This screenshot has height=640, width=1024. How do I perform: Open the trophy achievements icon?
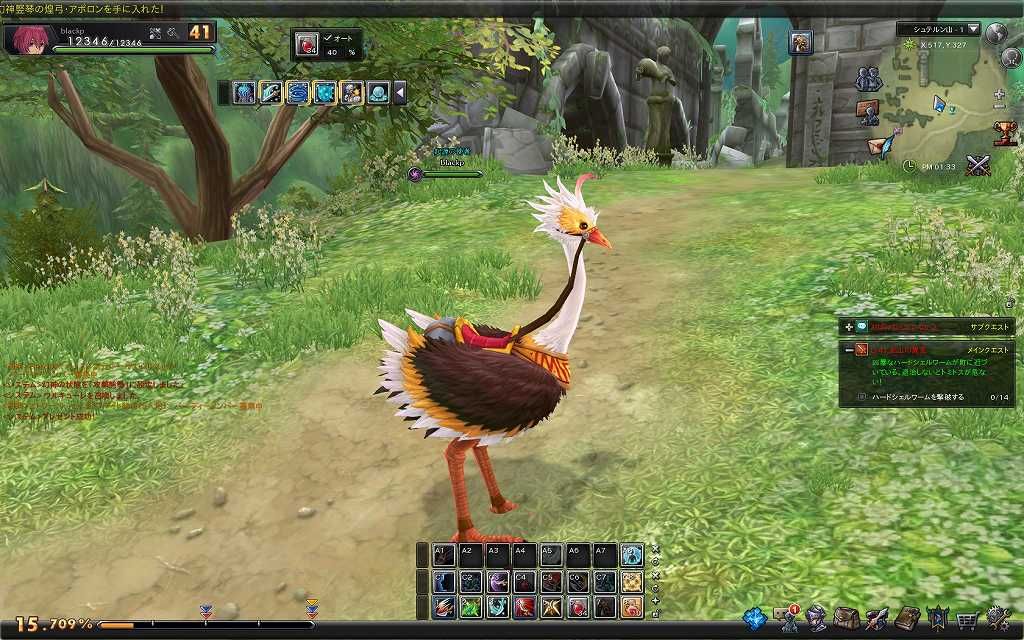(x=1006, y=133)
